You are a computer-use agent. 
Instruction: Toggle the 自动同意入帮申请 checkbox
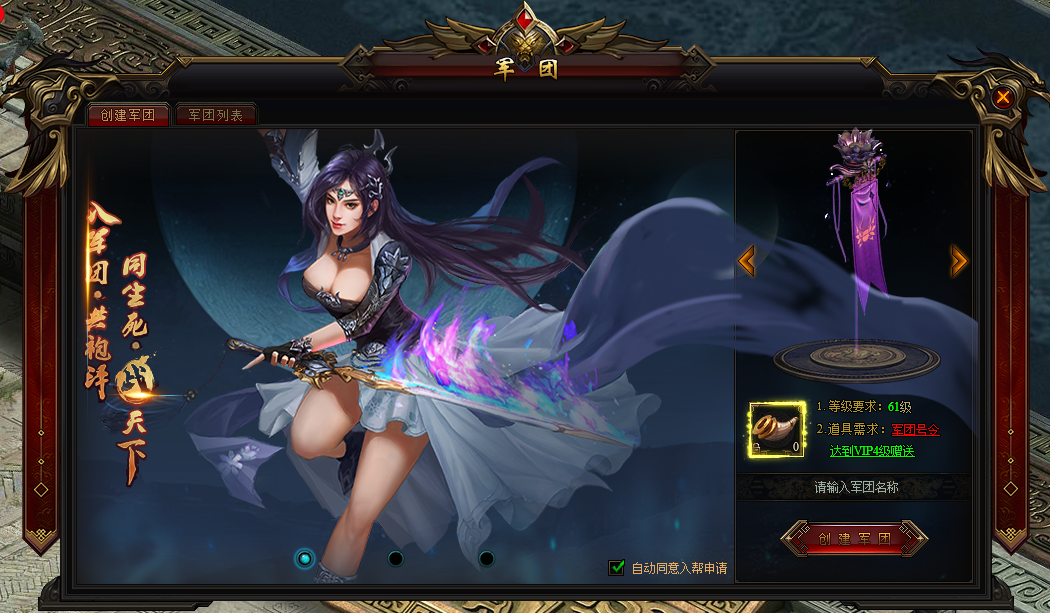[617, 568]
